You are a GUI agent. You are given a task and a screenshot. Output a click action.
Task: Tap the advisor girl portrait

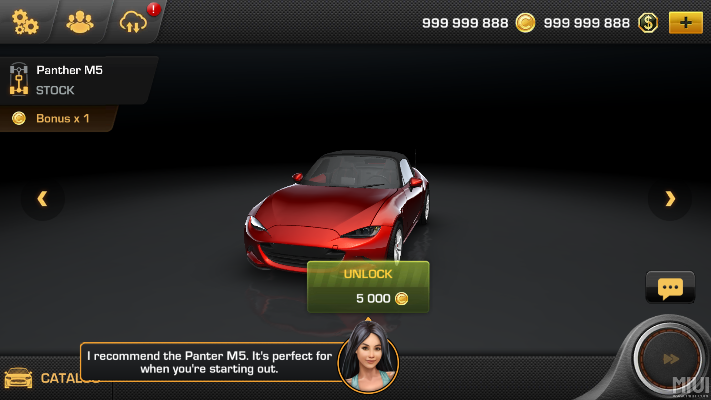point(368,358)
